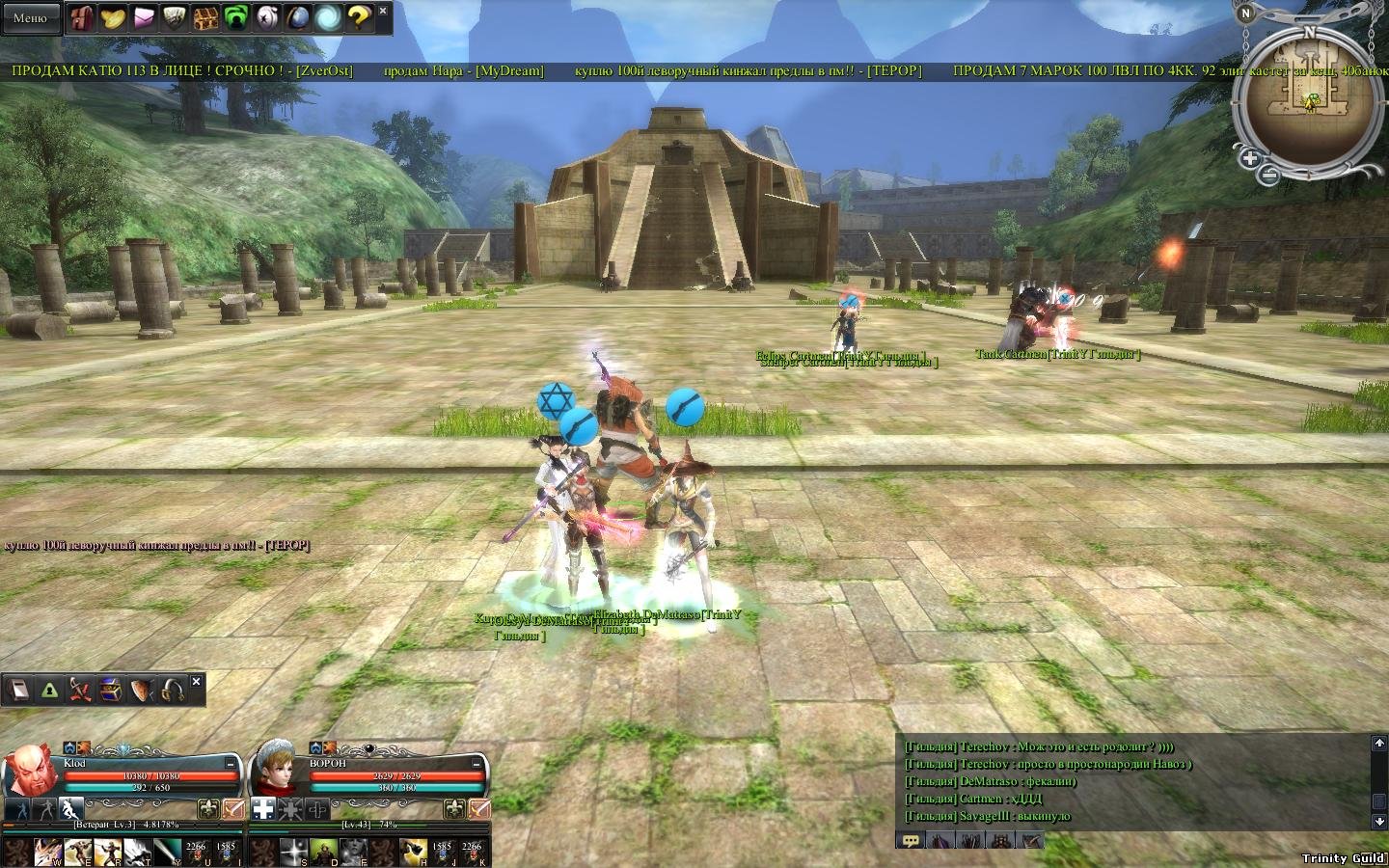Viewport: 1389px width, 868px height.
Task: Minimize Klod's status panel
Action: coord(231,763)
